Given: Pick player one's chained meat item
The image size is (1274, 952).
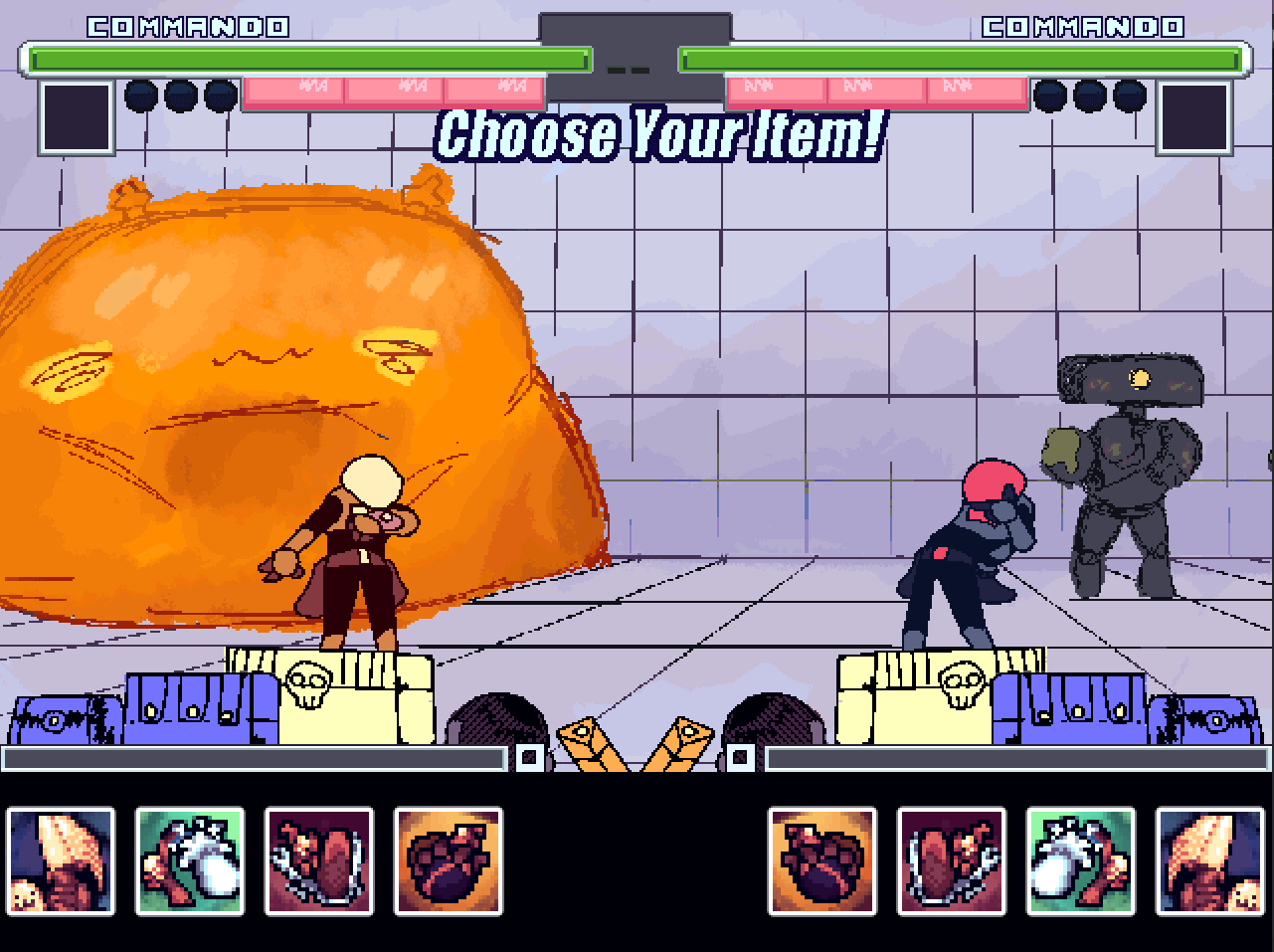Looking at the screenshot, I should [319, 861].
